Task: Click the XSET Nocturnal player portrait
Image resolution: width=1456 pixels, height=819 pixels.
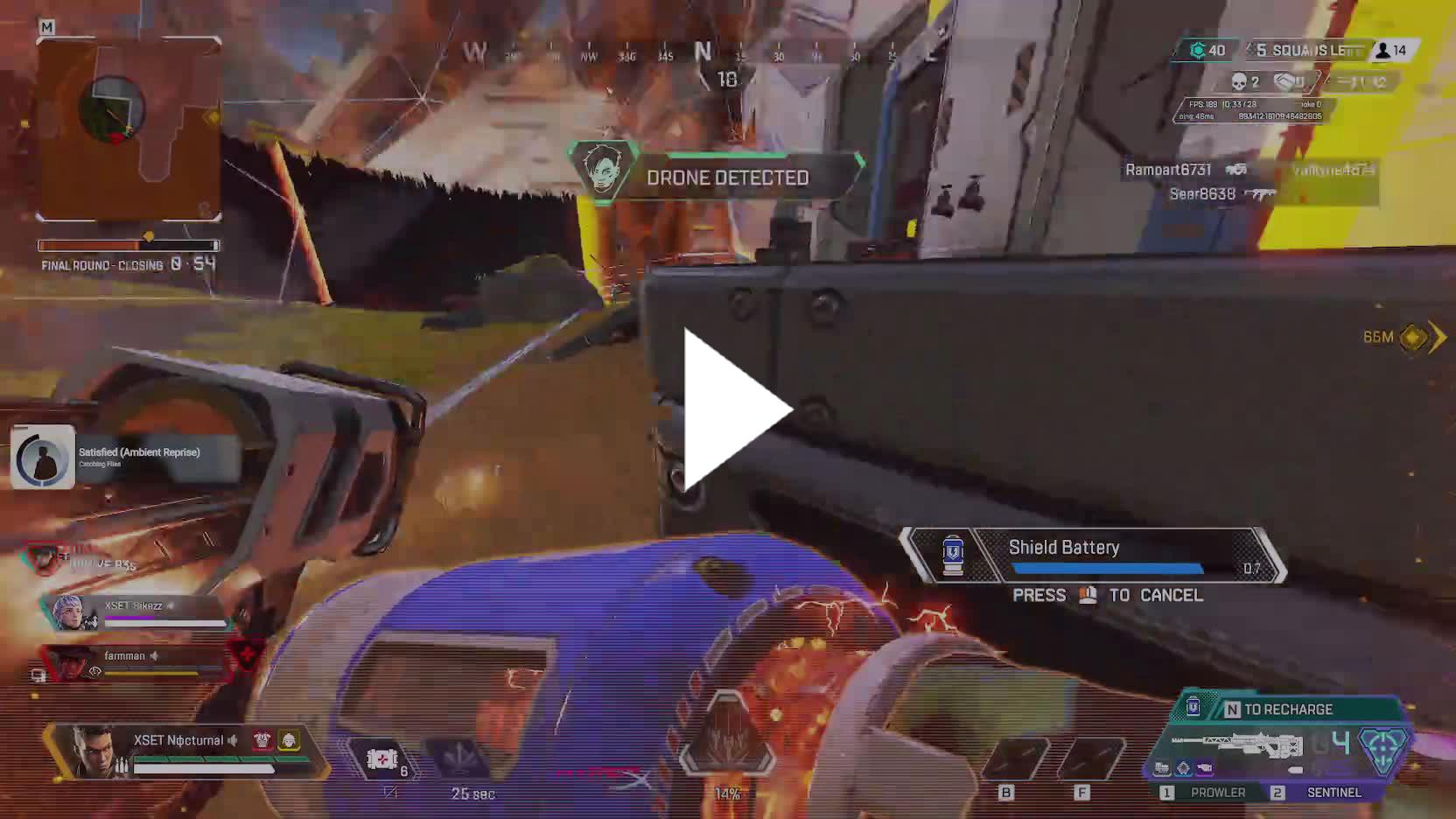Action: pyautogui.click(x=94, y=752)
